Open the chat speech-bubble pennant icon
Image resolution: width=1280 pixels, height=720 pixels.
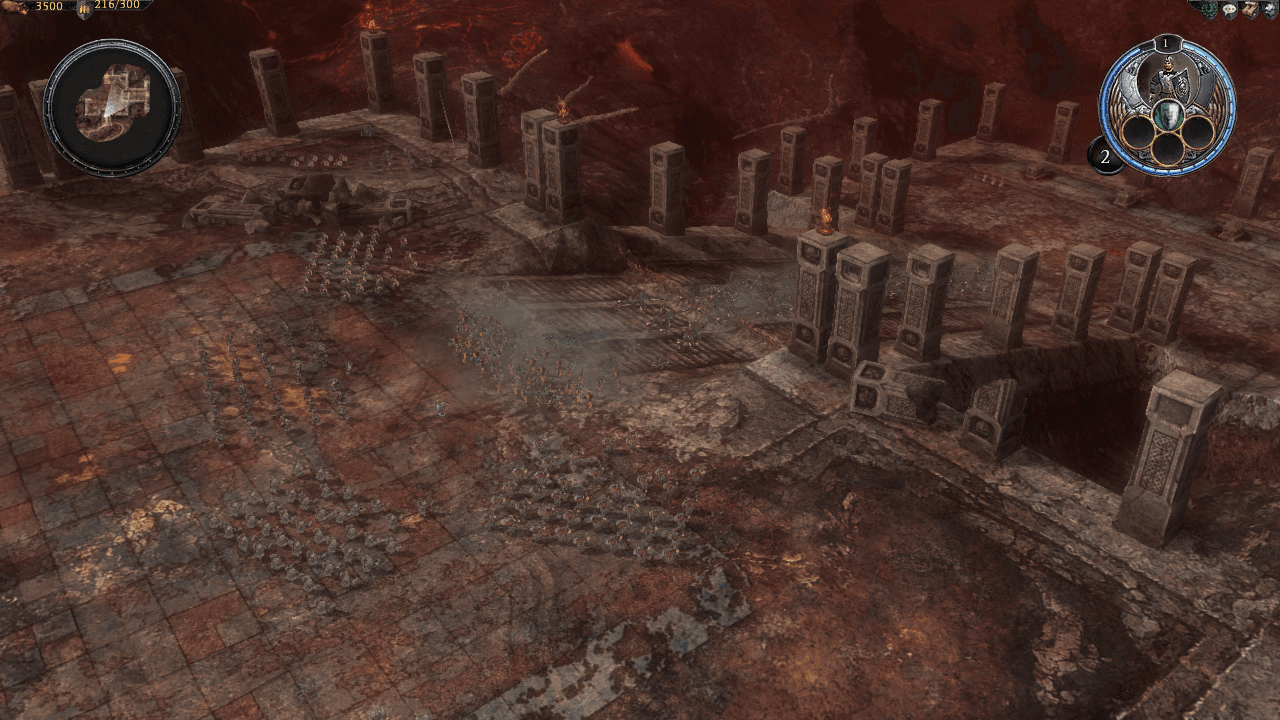1229,9
